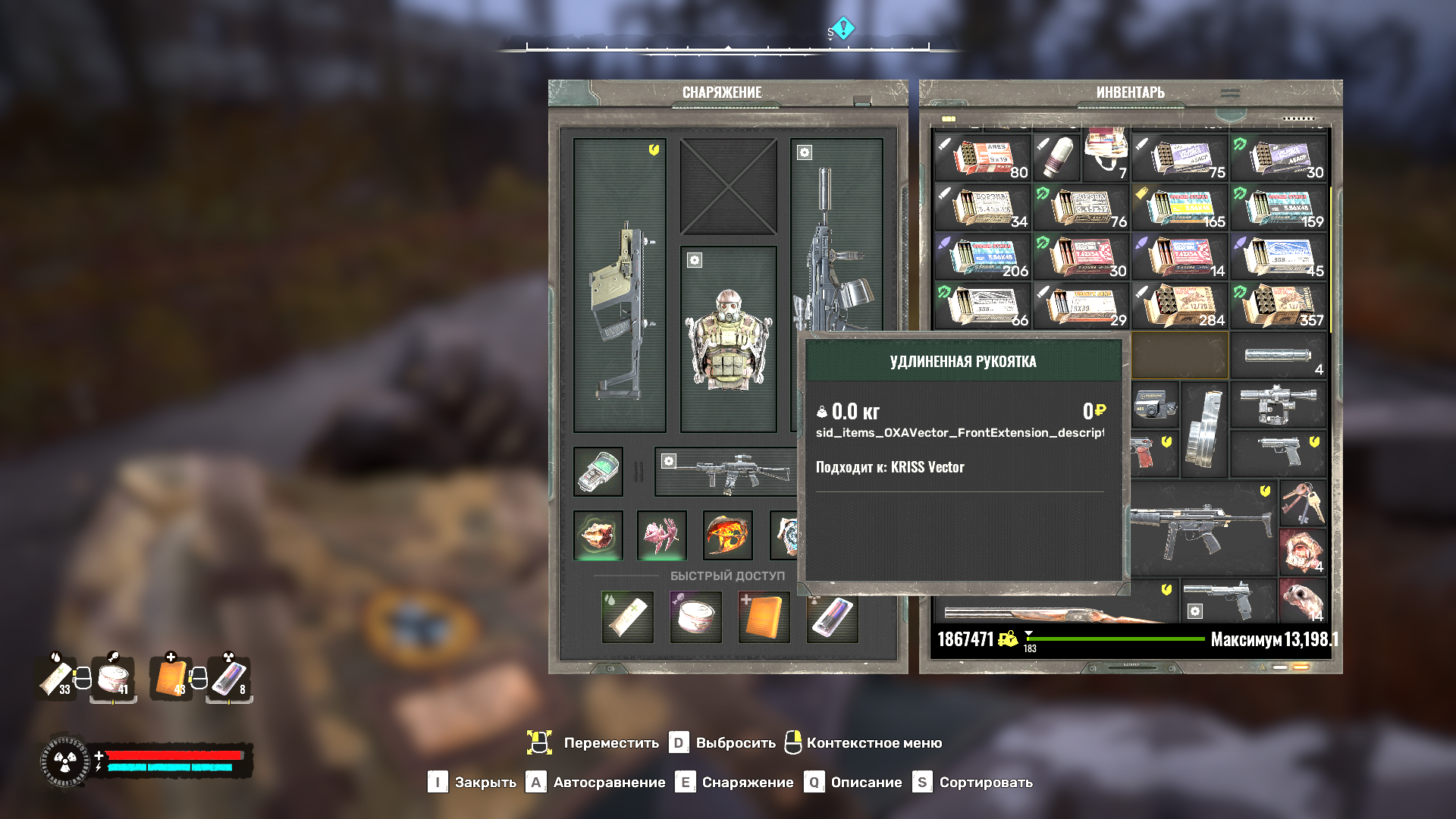Select the MP5 submachine gun in inventory
The width and height of the screenshot is (1456, 819).
pyautogui.click(x=1202, y=527)
